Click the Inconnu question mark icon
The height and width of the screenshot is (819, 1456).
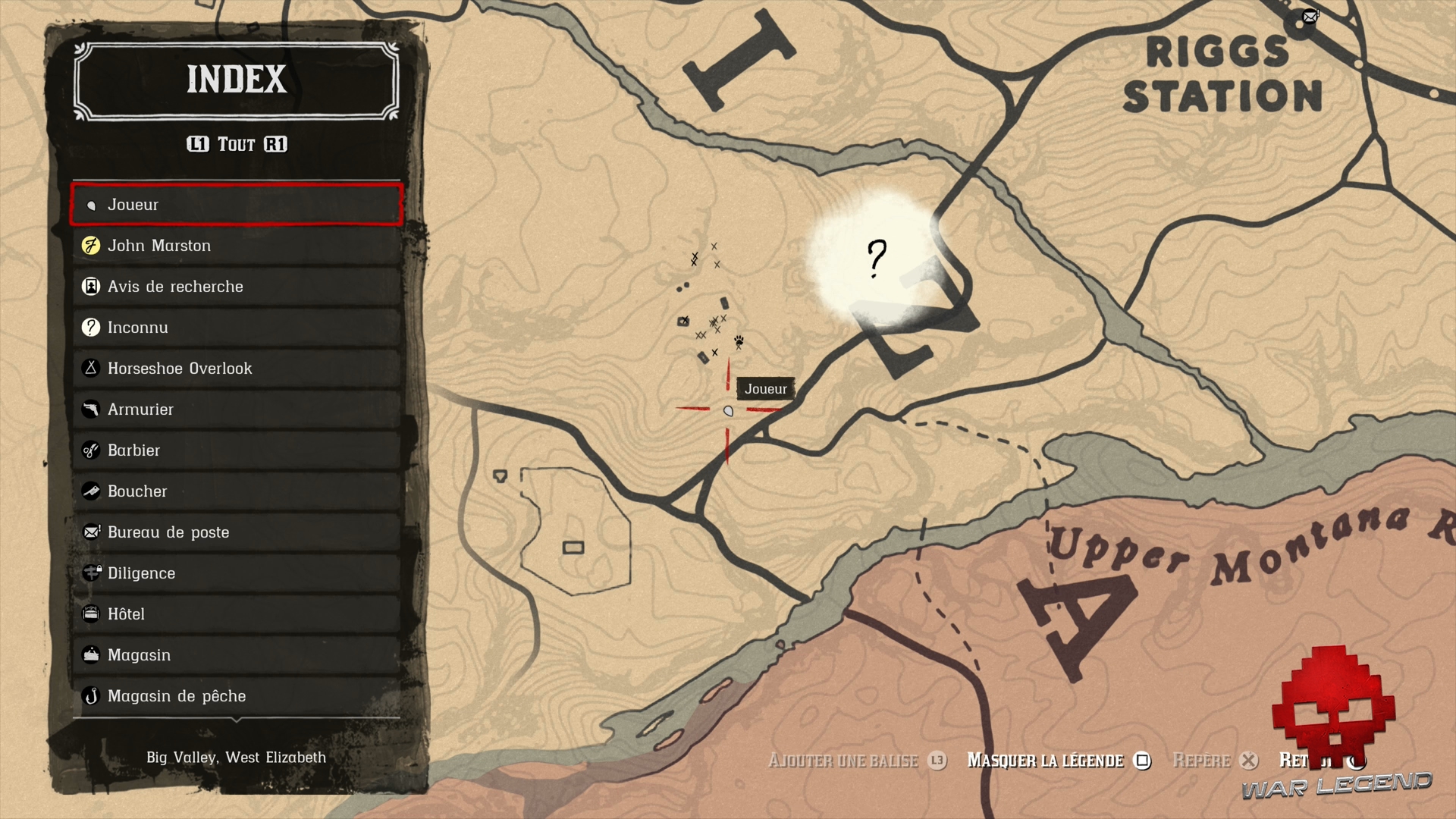click(x=91, y=327)
